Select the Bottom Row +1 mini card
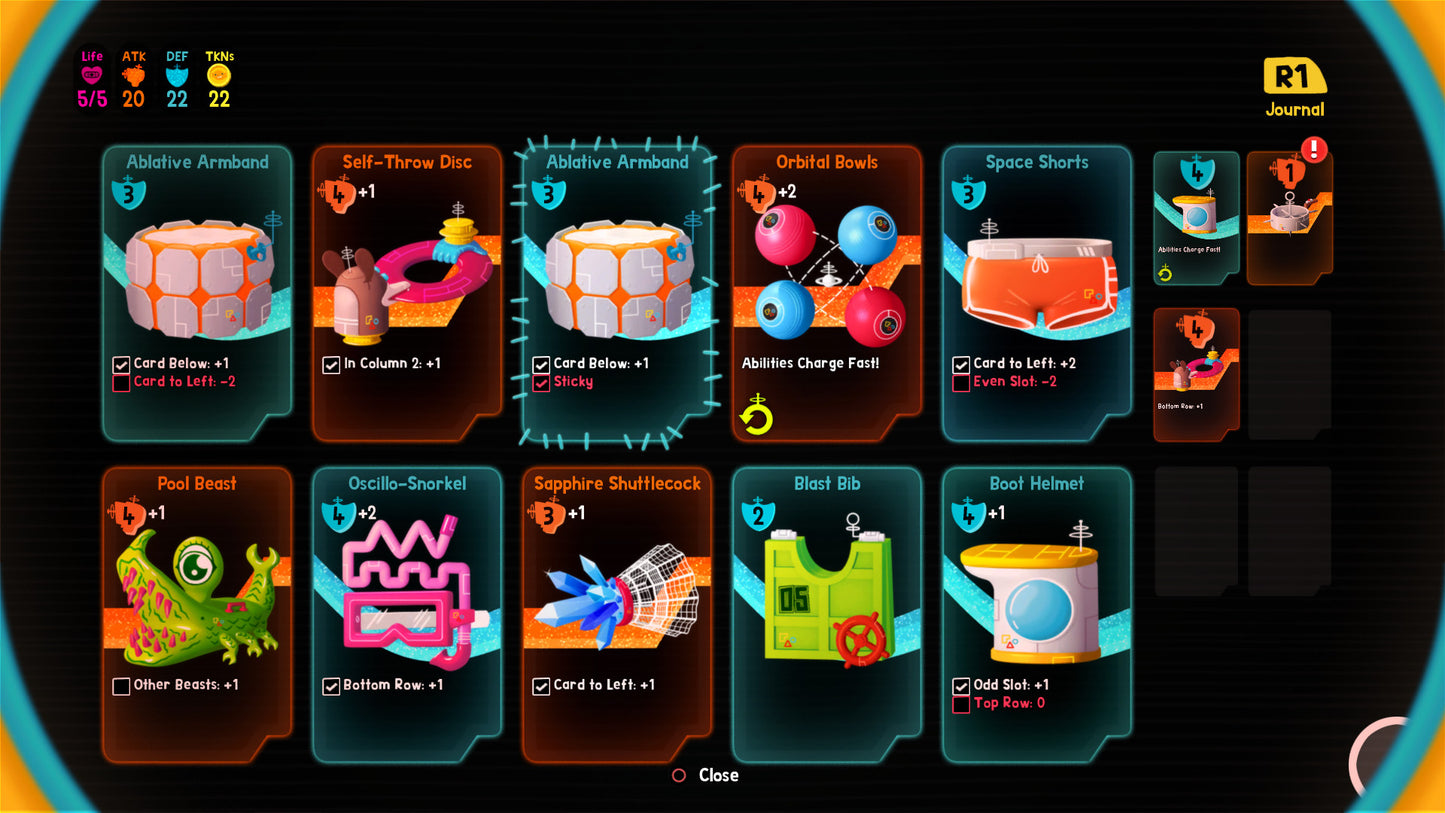 [1196, 373]
